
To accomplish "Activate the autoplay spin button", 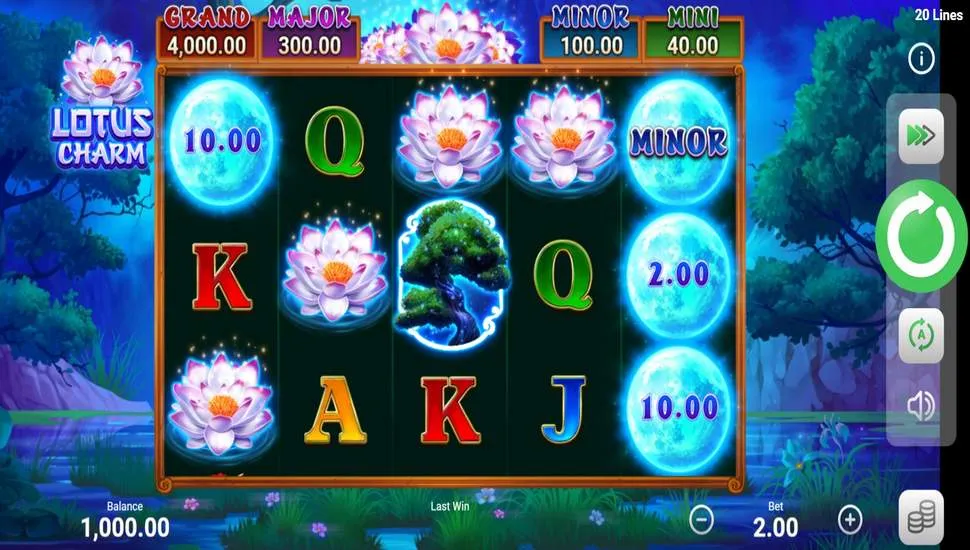I will 921,336.
